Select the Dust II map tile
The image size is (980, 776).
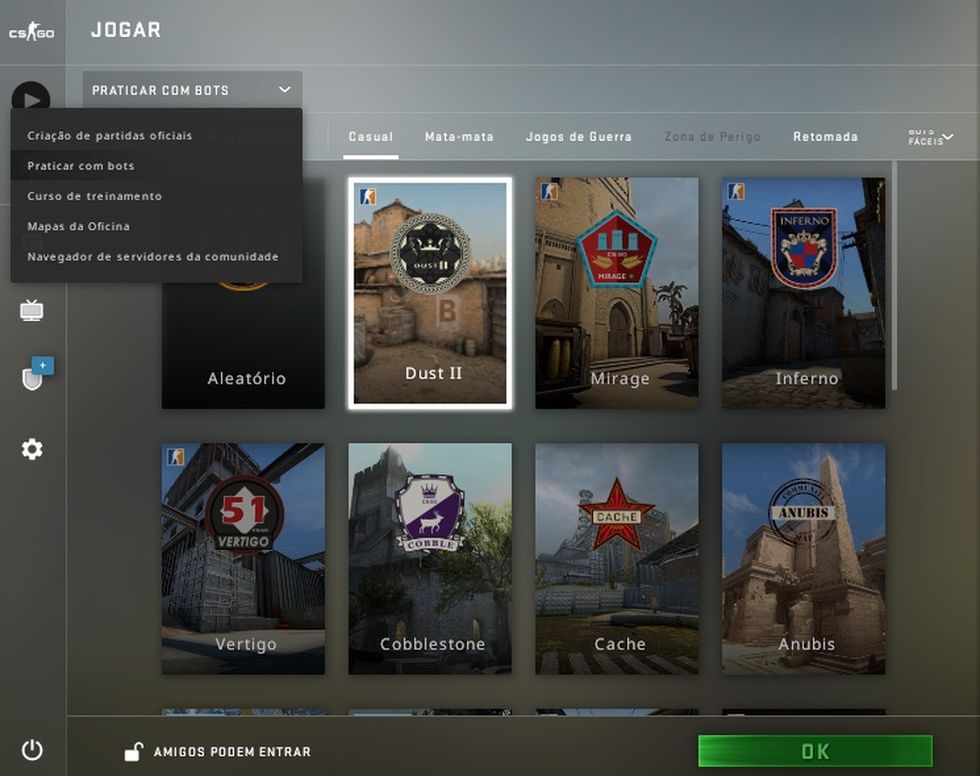430,292
